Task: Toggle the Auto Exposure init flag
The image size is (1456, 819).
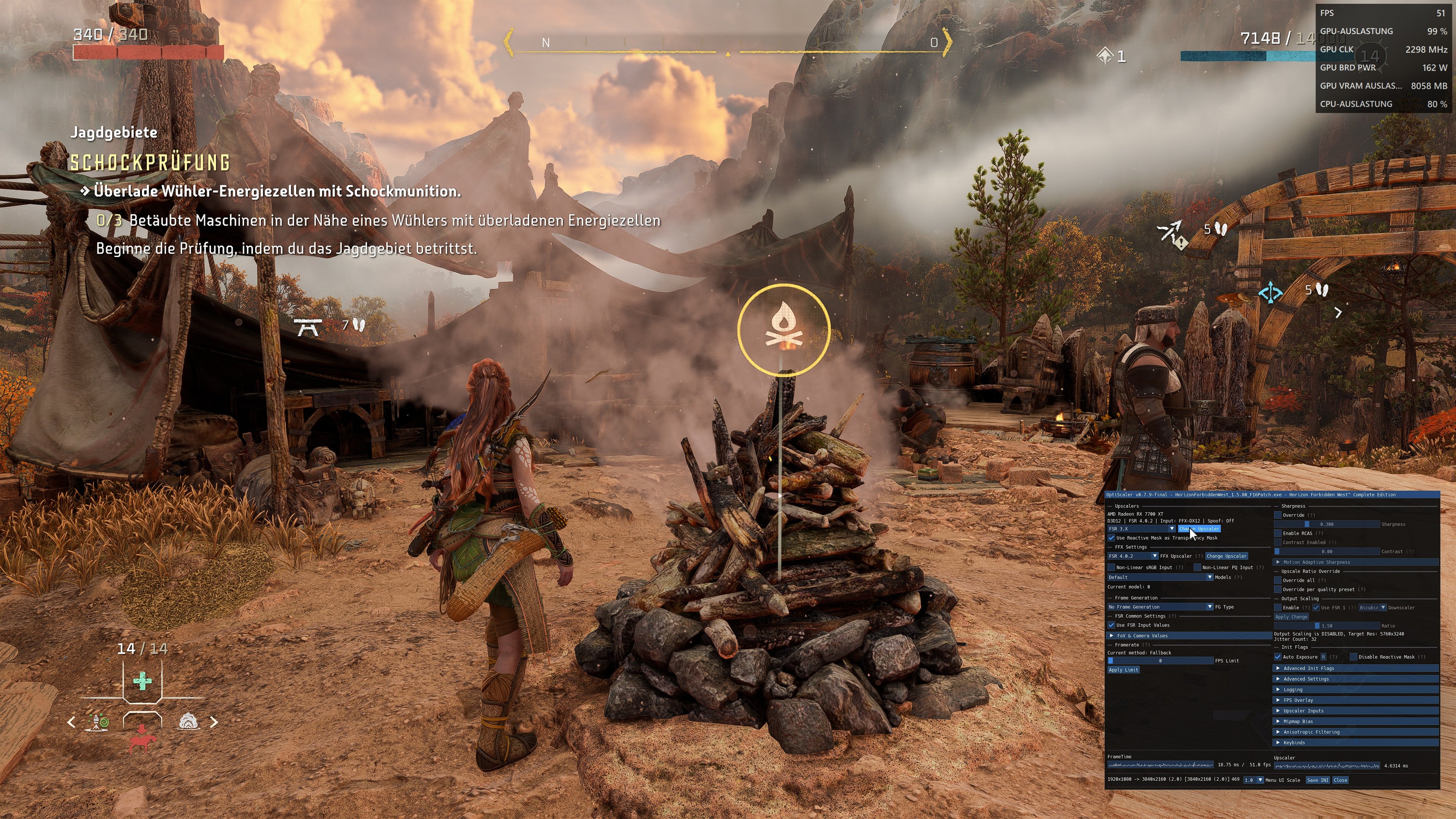Action: coord(1278,657)
